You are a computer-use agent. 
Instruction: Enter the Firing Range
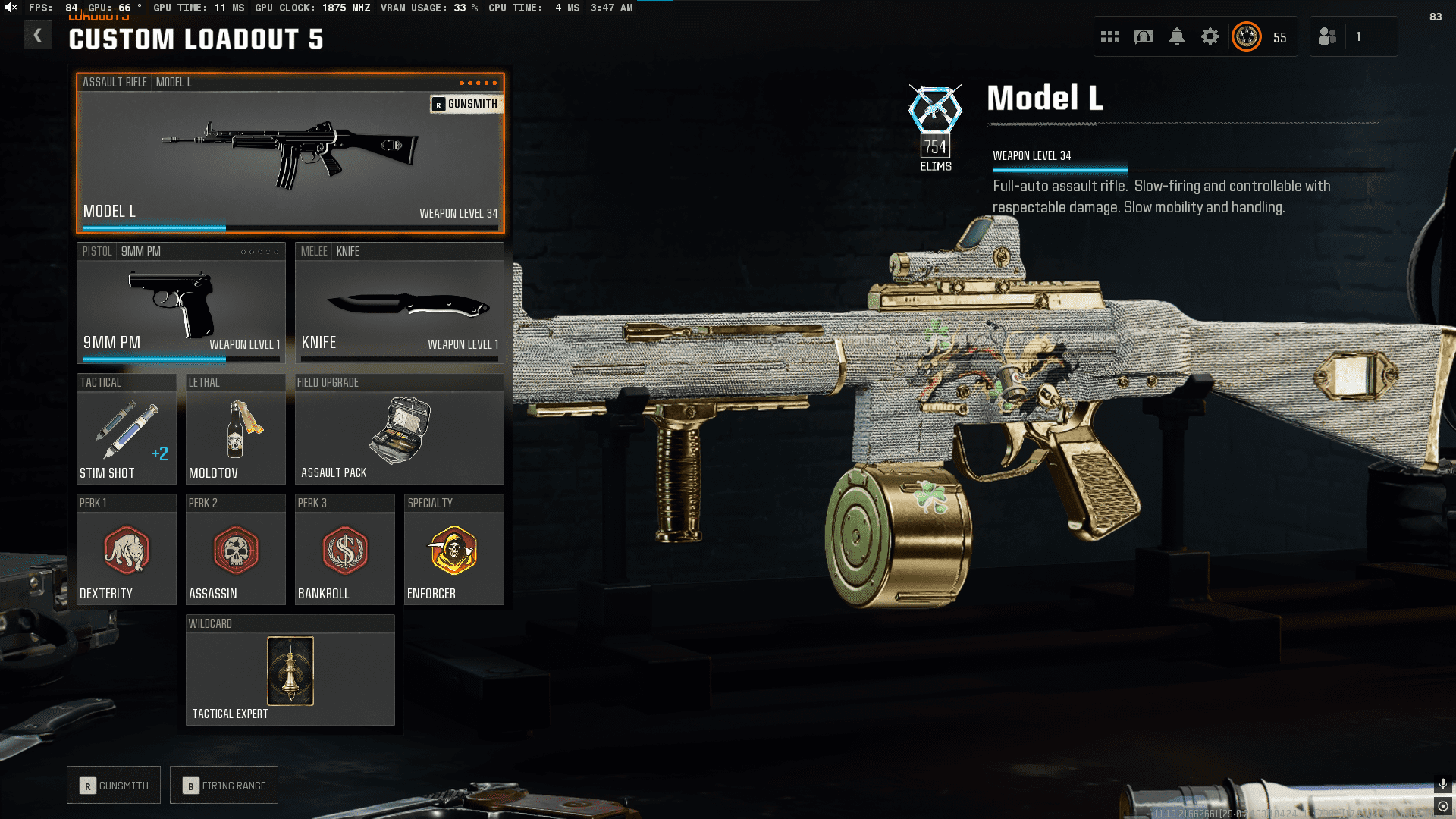(224, 786)
